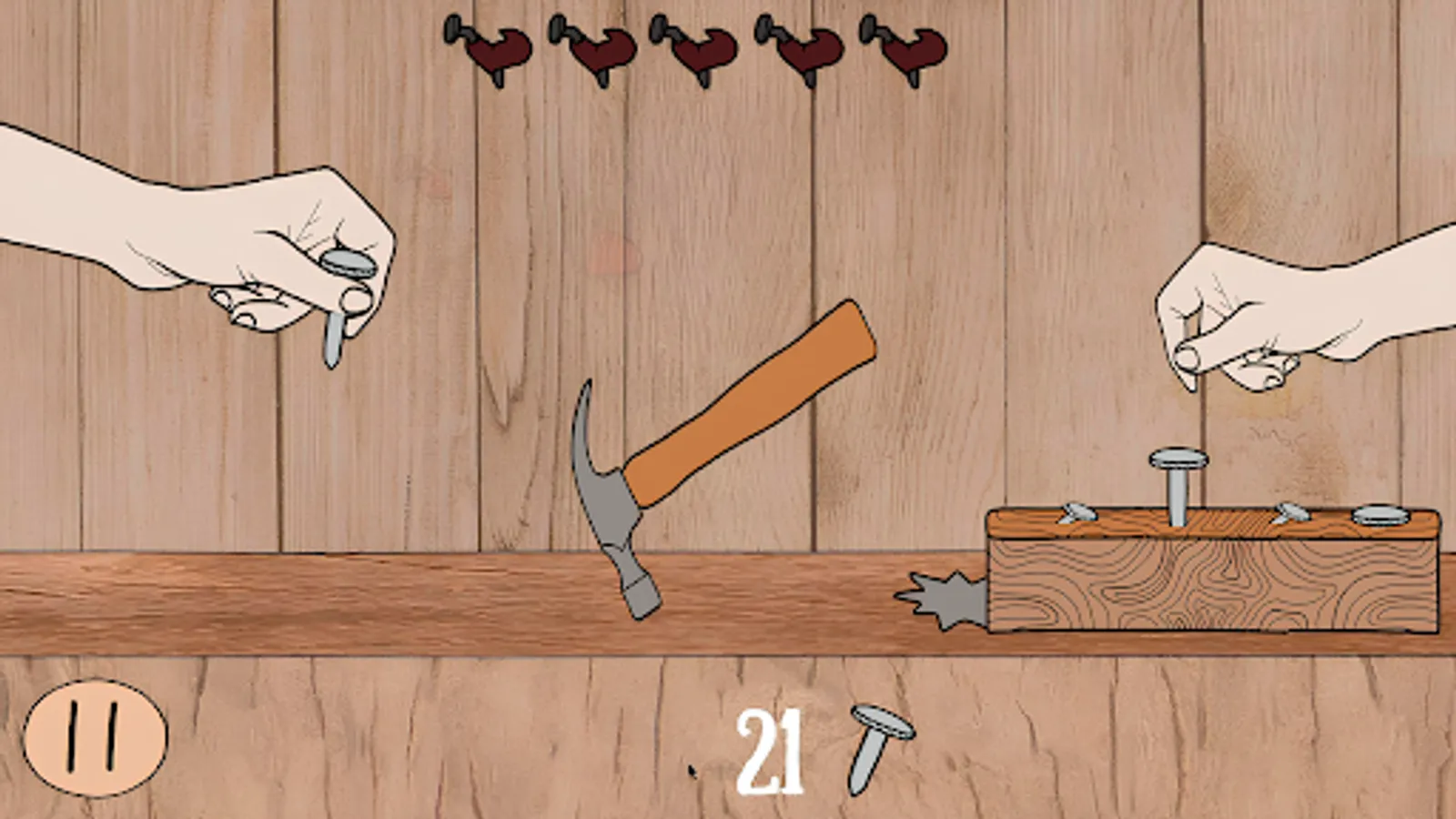Click the score number 21

[x=773, y=751]
